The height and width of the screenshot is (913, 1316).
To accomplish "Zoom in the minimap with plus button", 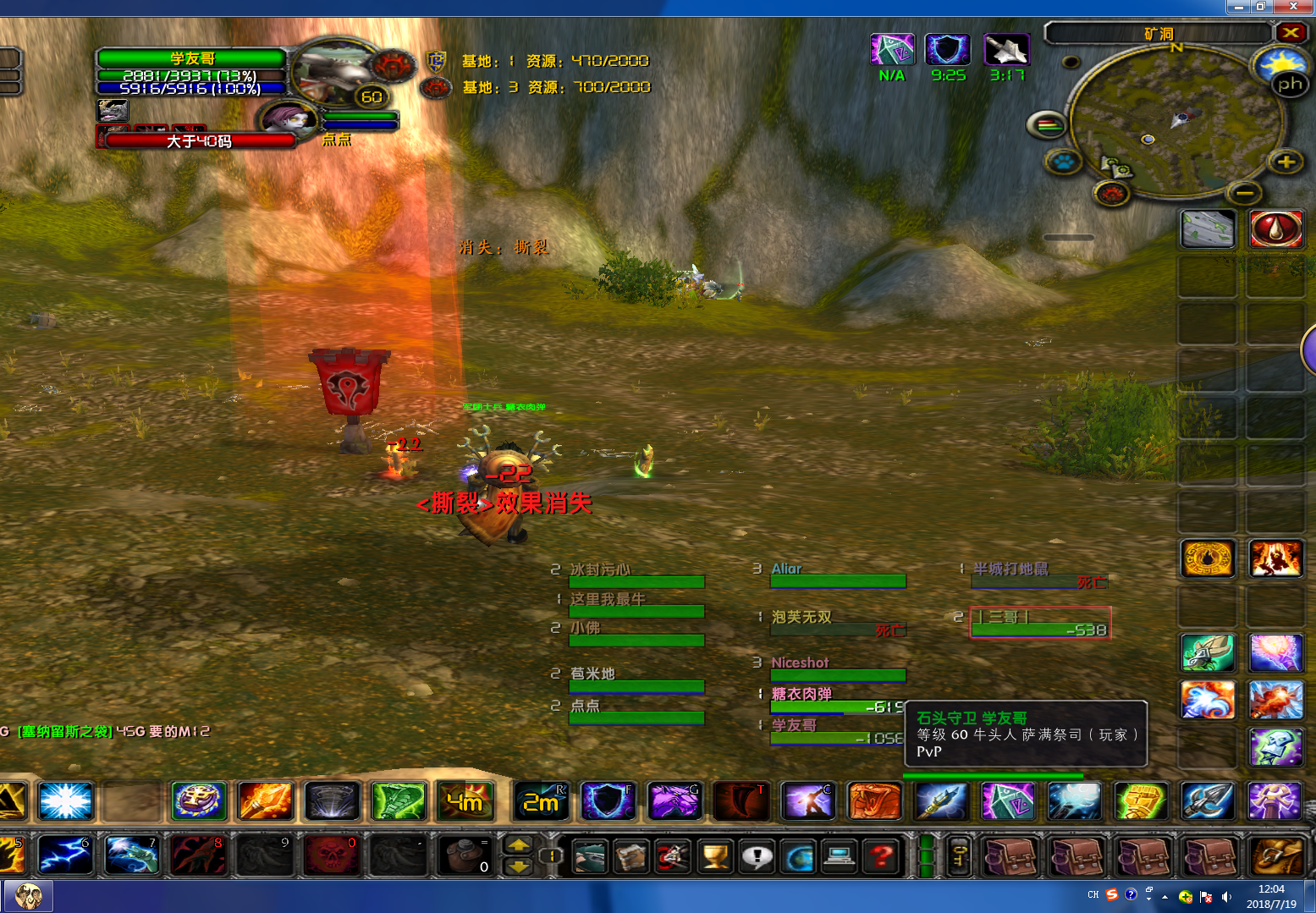I will pos(1286,162).
